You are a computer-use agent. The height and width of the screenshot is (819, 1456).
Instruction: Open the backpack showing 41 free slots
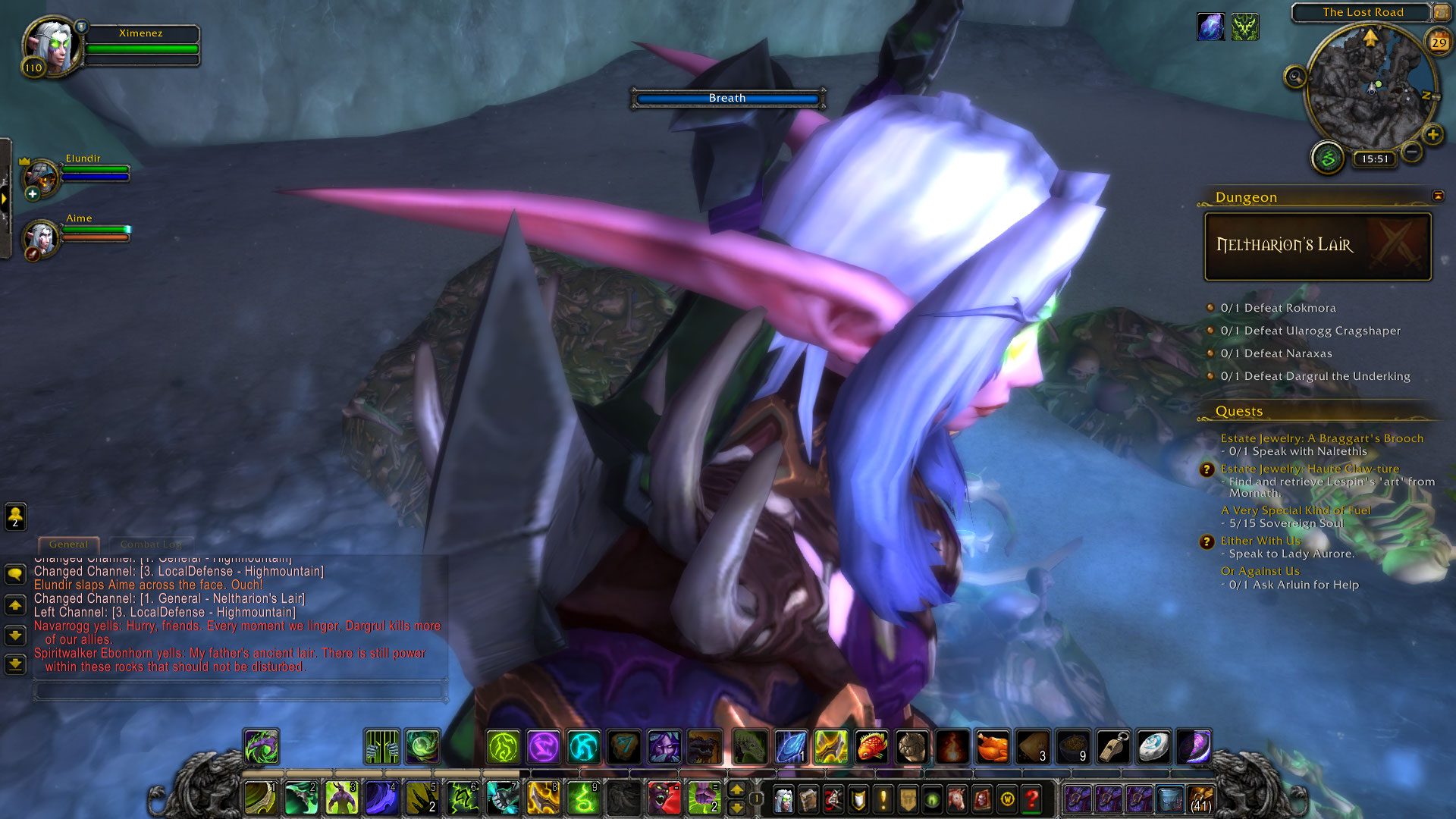point(1200,799)
